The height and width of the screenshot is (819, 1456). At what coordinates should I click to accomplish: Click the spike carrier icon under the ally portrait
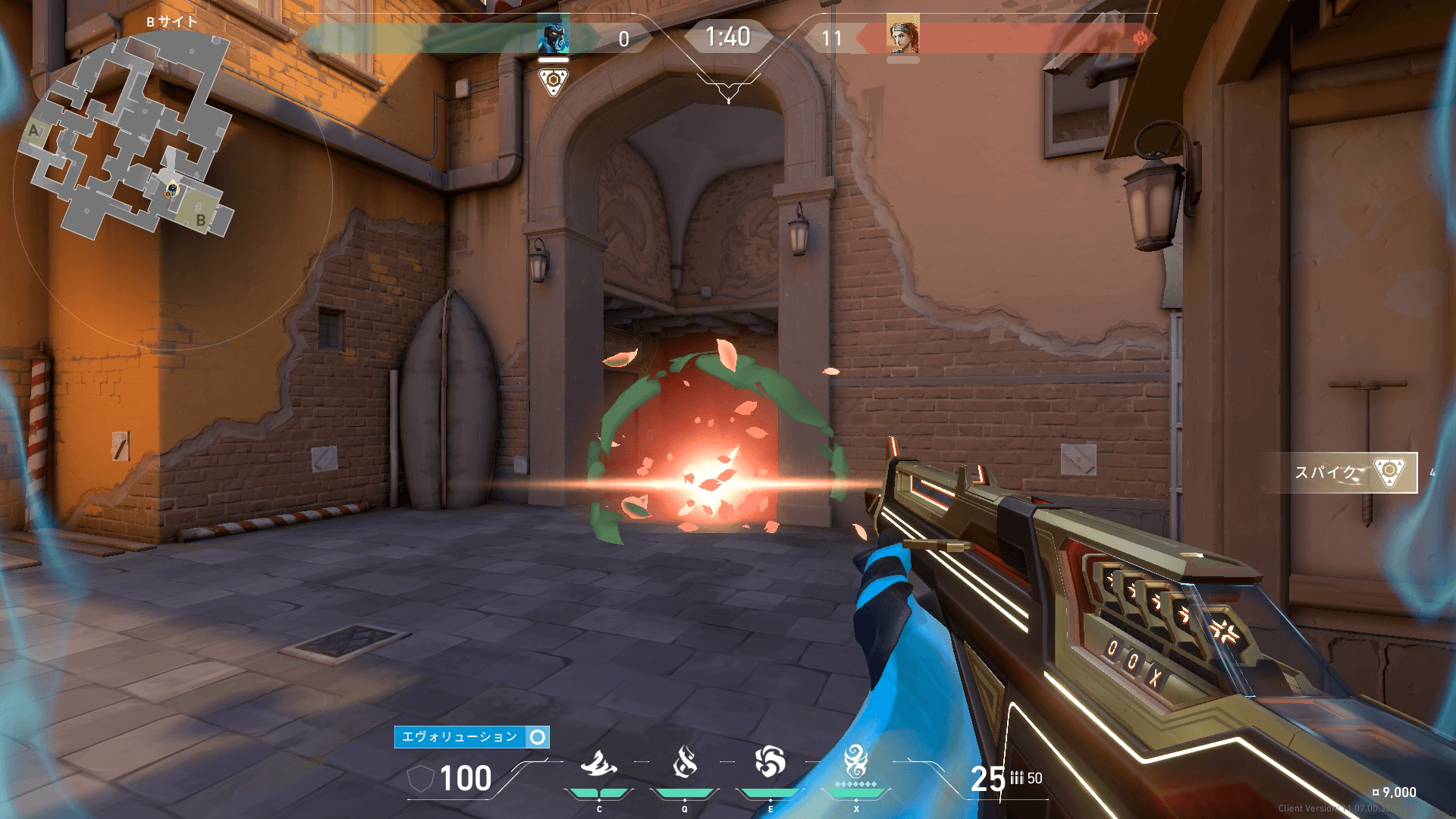tap(553, 81)
